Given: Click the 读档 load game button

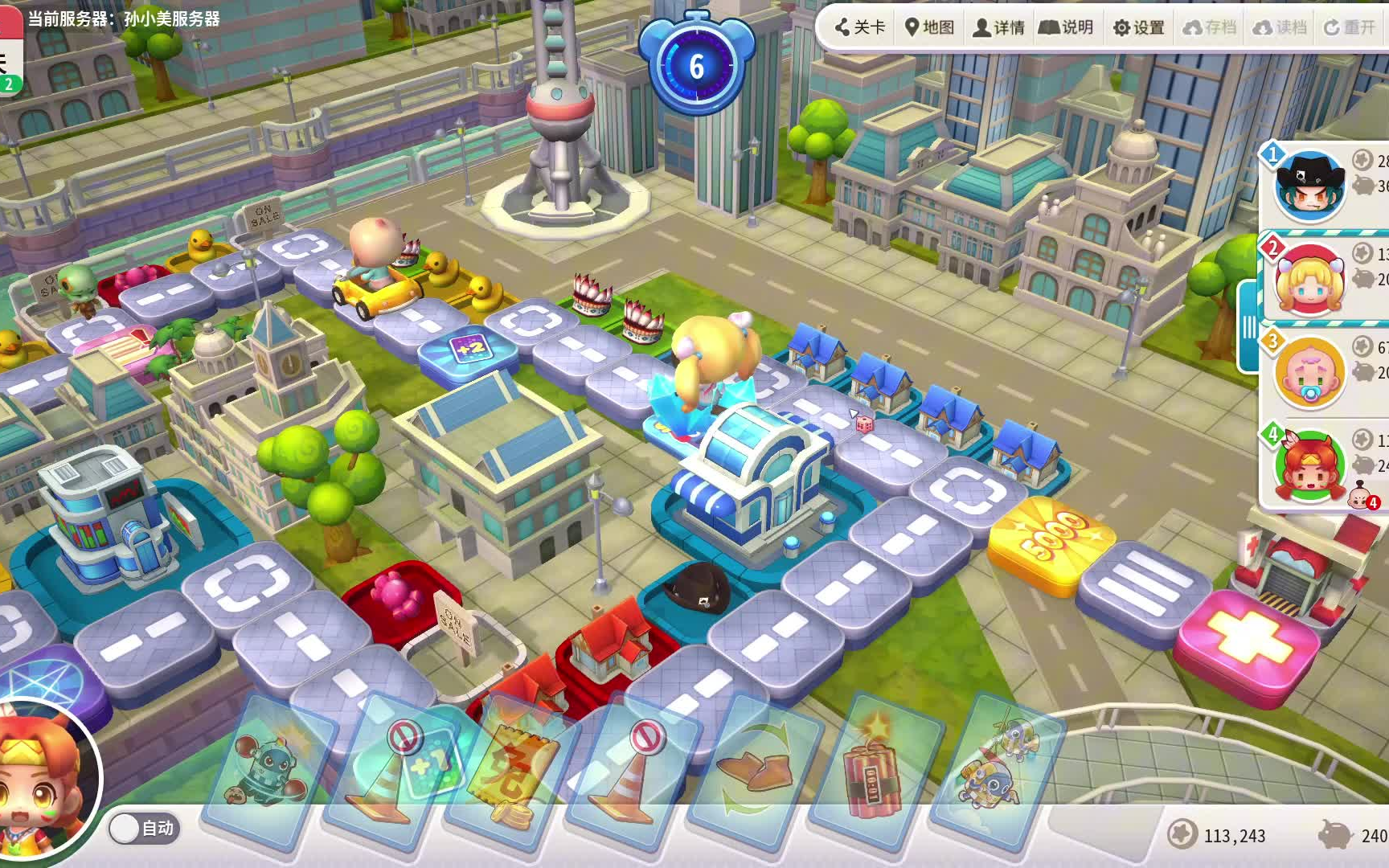Looking at the screenshot, I should tap(1280, 27).
